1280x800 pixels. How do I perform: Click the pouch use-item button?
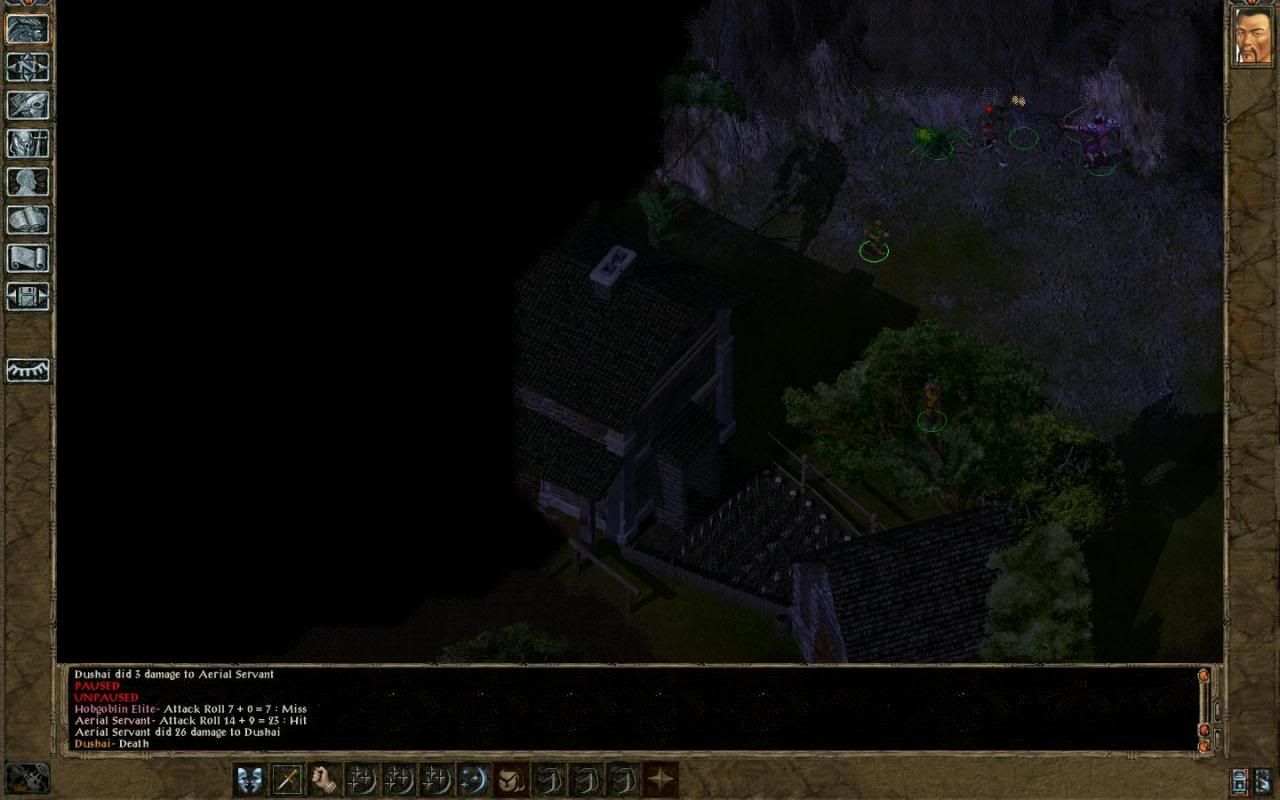pos(511,779)
